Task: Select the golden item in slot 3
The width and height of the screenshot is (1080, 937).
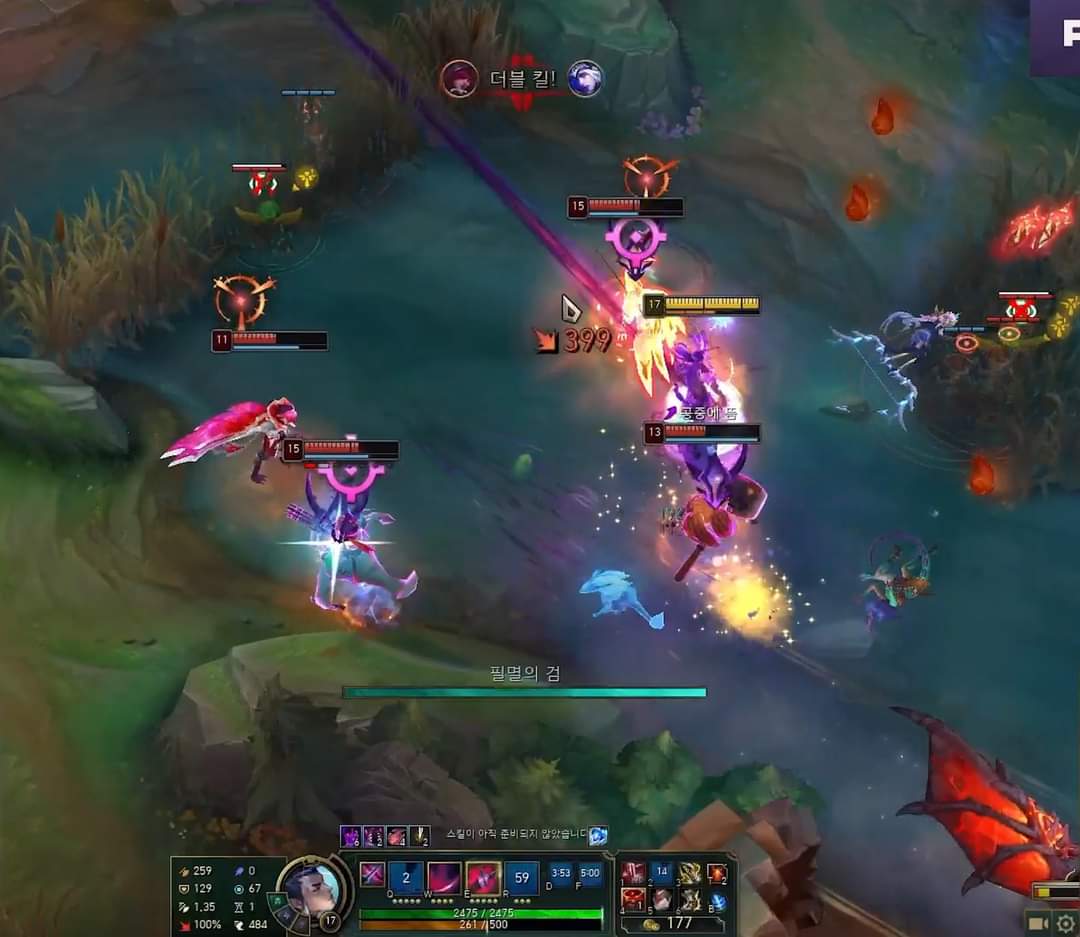Action: (690, 874)
